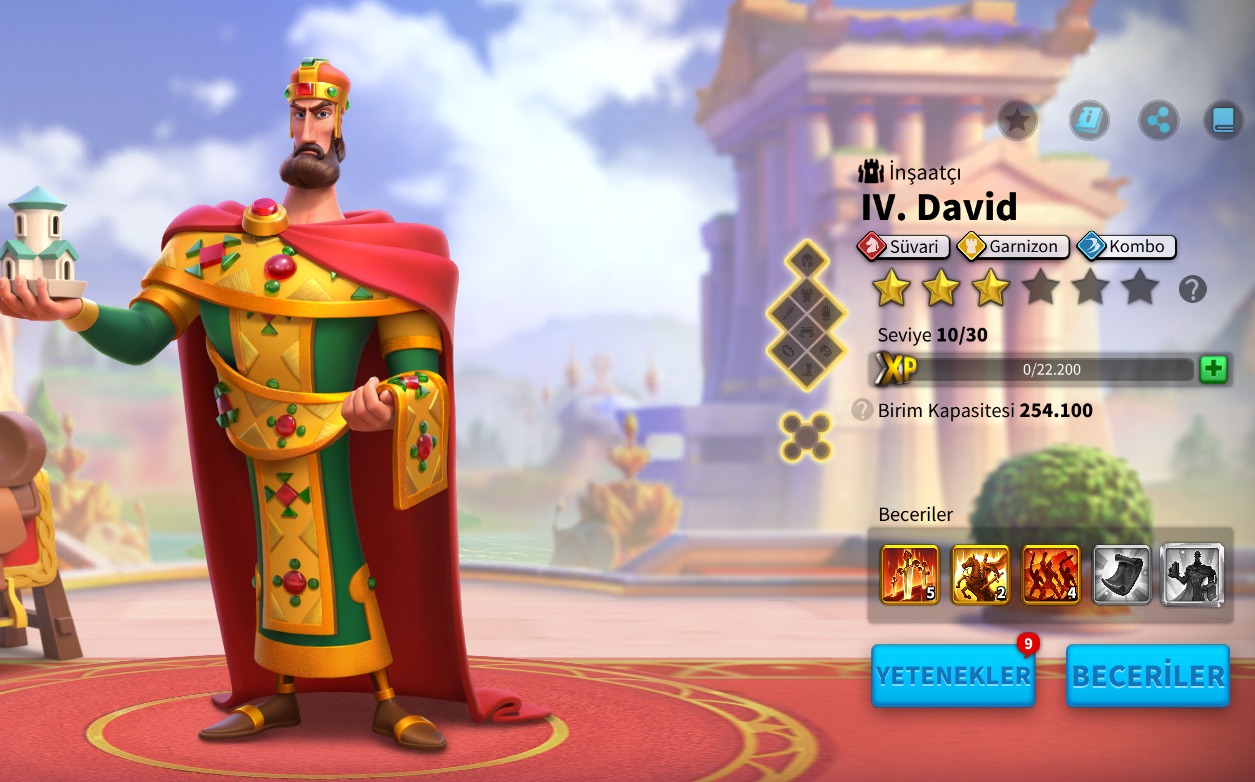
Task: Click the Garnizon specialty tag
Action: (x=1014, y=246)
